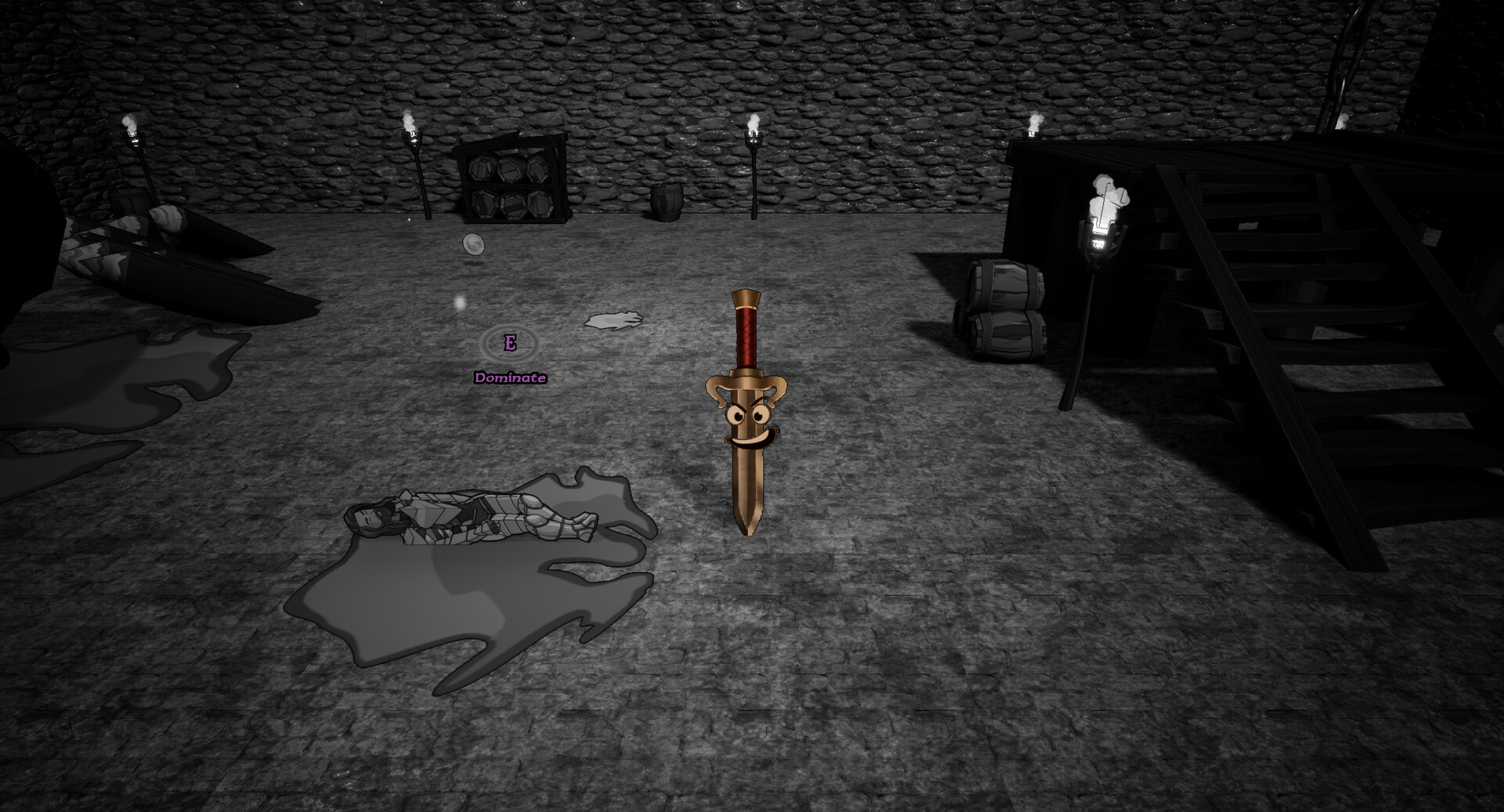This screenshot has width=1504, height=812.
Task: Click the glowing orb floating mid-air
Action: coord(473,244)
